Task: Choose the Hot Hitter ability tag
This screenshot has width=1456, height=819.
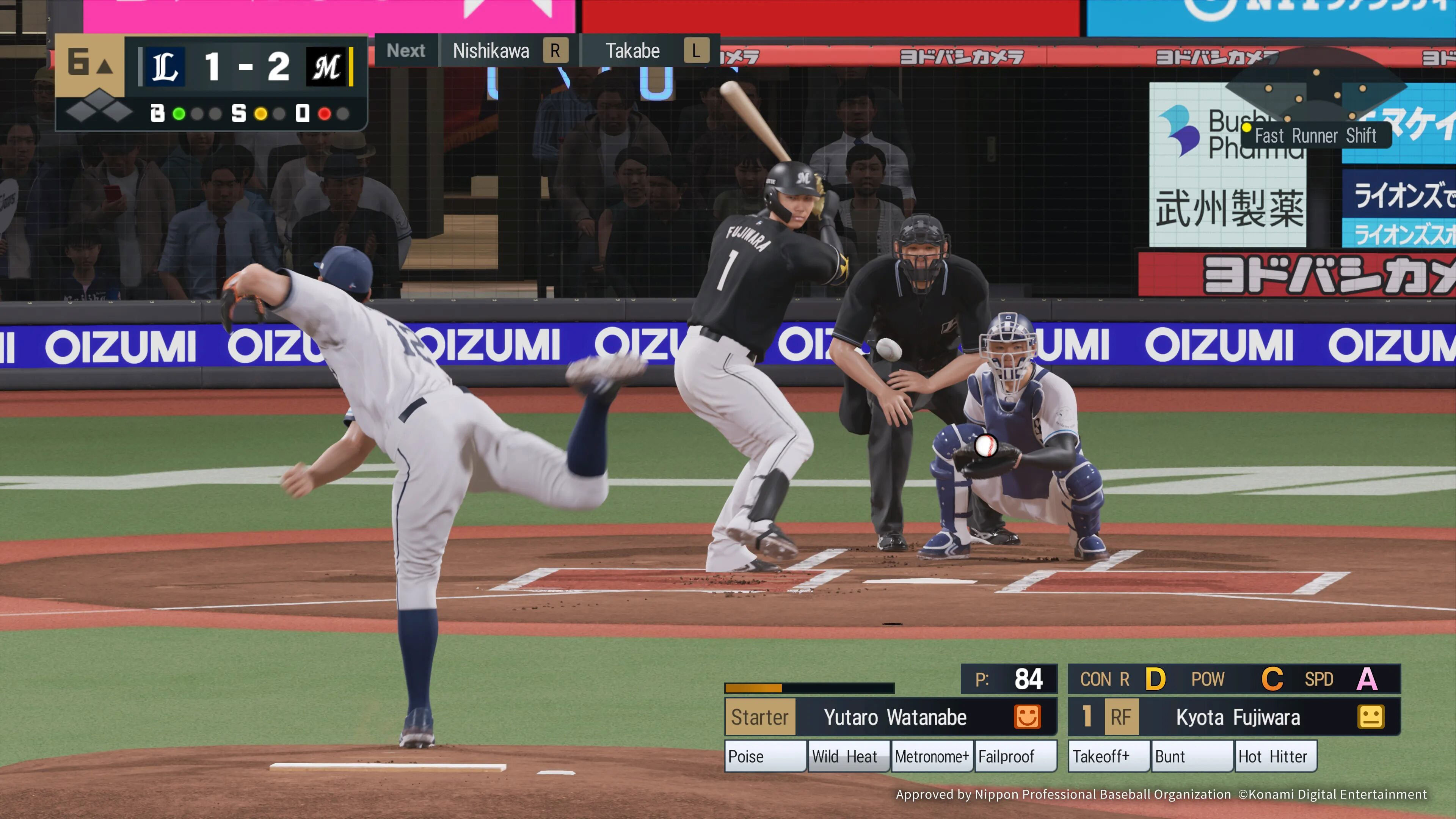Action: [x=1276, y=756]
